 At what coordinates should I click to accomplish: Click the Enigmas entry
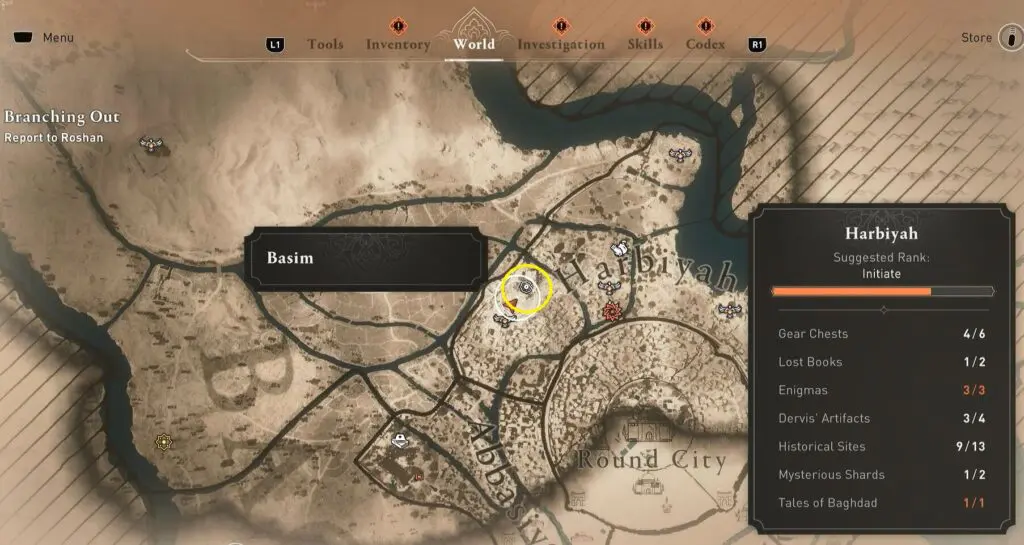880,390
